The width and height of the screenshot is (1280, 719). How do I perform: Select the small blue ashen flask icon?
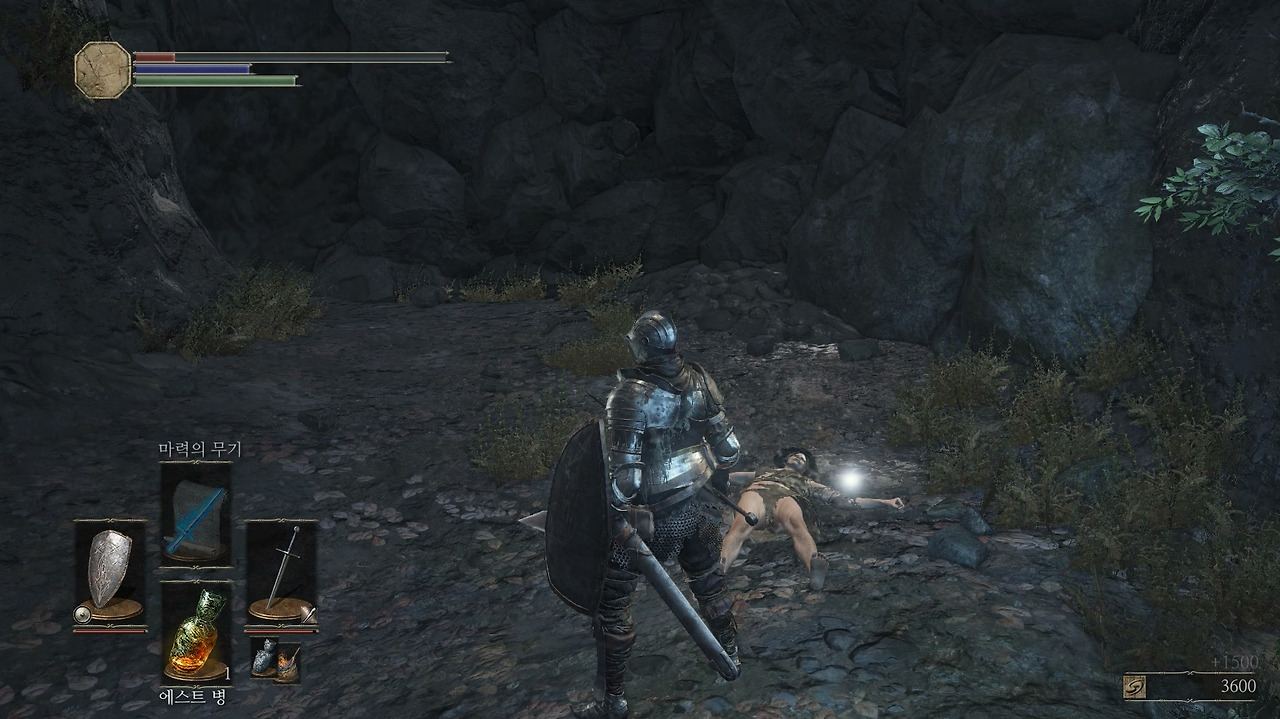265,659
